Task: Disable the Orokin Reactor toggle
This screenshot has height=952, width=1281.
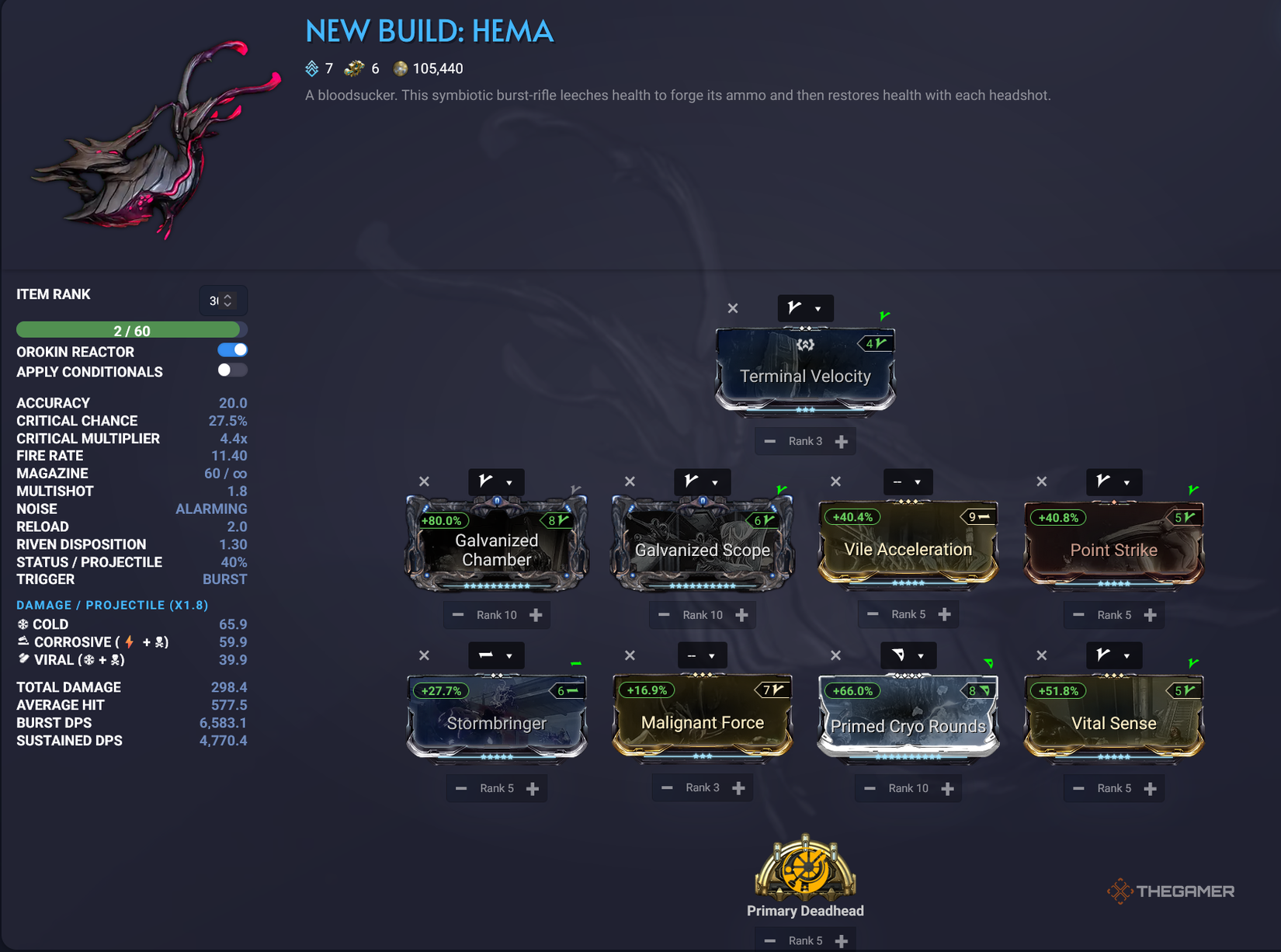Action: pyautogui.click(x=232, y=349)
